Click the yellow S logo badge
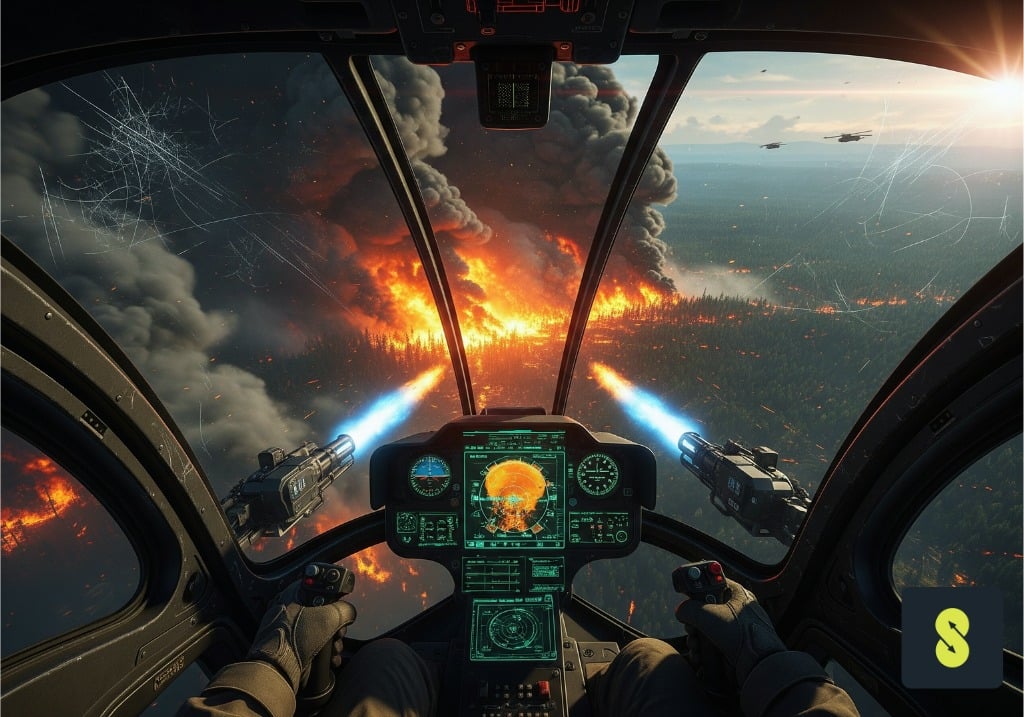 (x=952, y=638)
